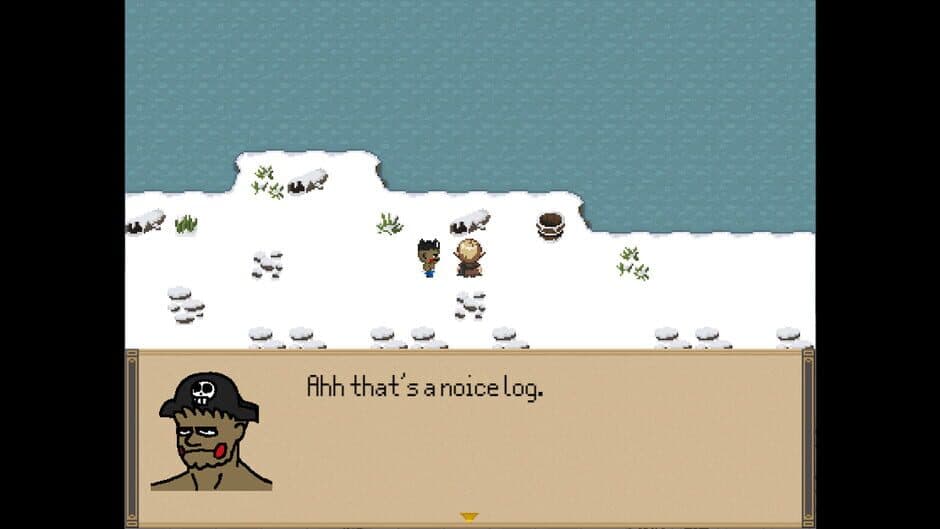This screenshot has height=529, width=940.
Task: Click the orange dialogue continue arrow
Action: click(x=468, y=516)
